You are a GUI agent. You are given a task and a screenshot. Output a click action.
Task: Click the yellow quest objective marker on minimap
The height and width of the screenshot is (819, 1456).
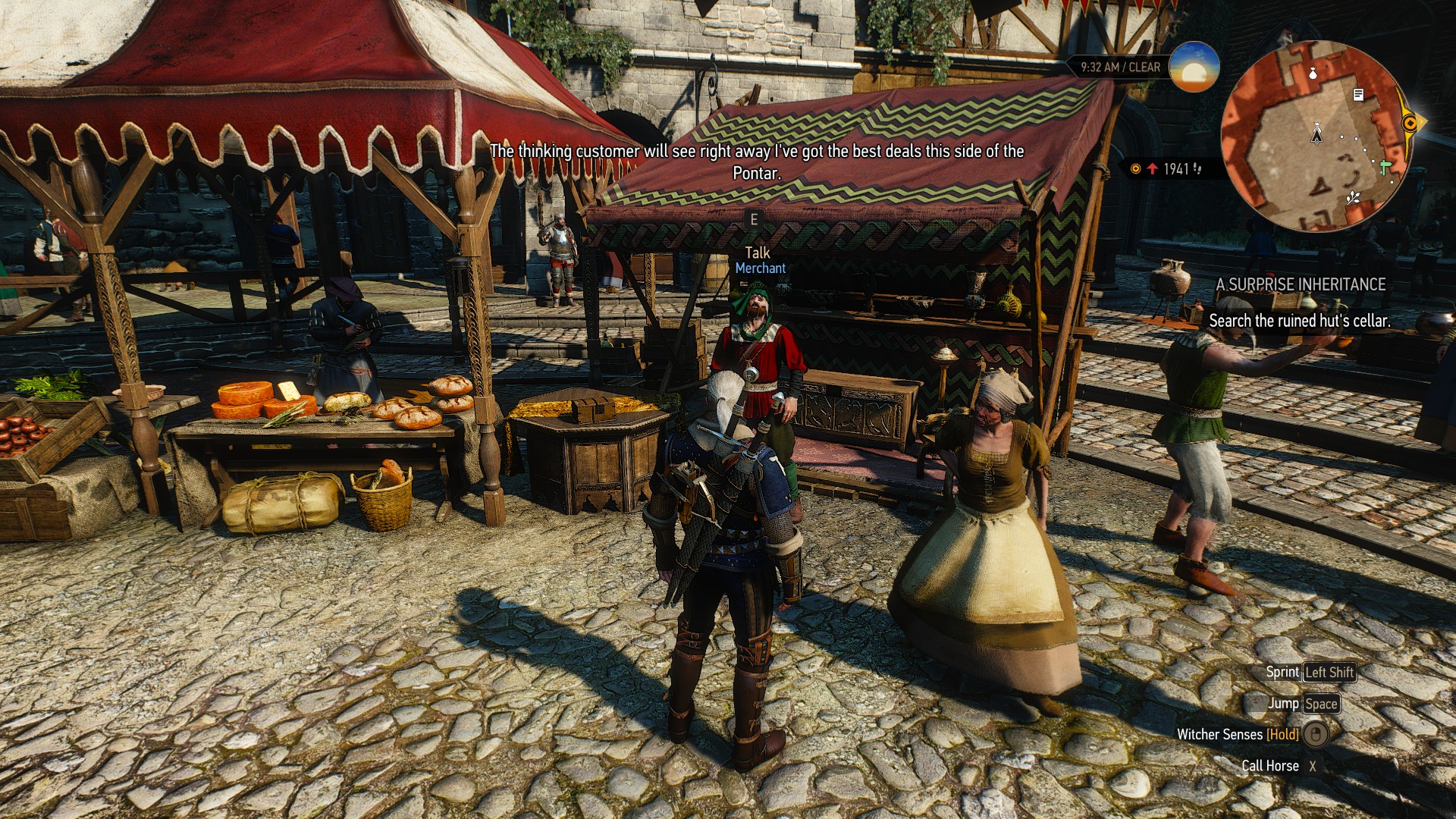click(x=1410, y=123)
